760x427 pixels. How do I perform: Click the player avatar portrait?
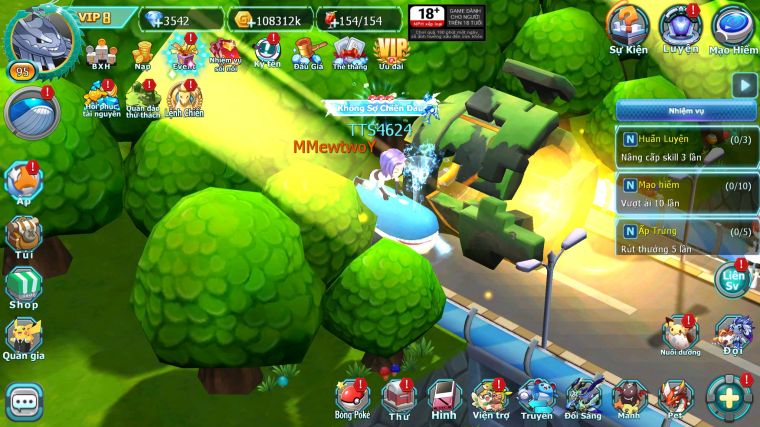[40, 38]
